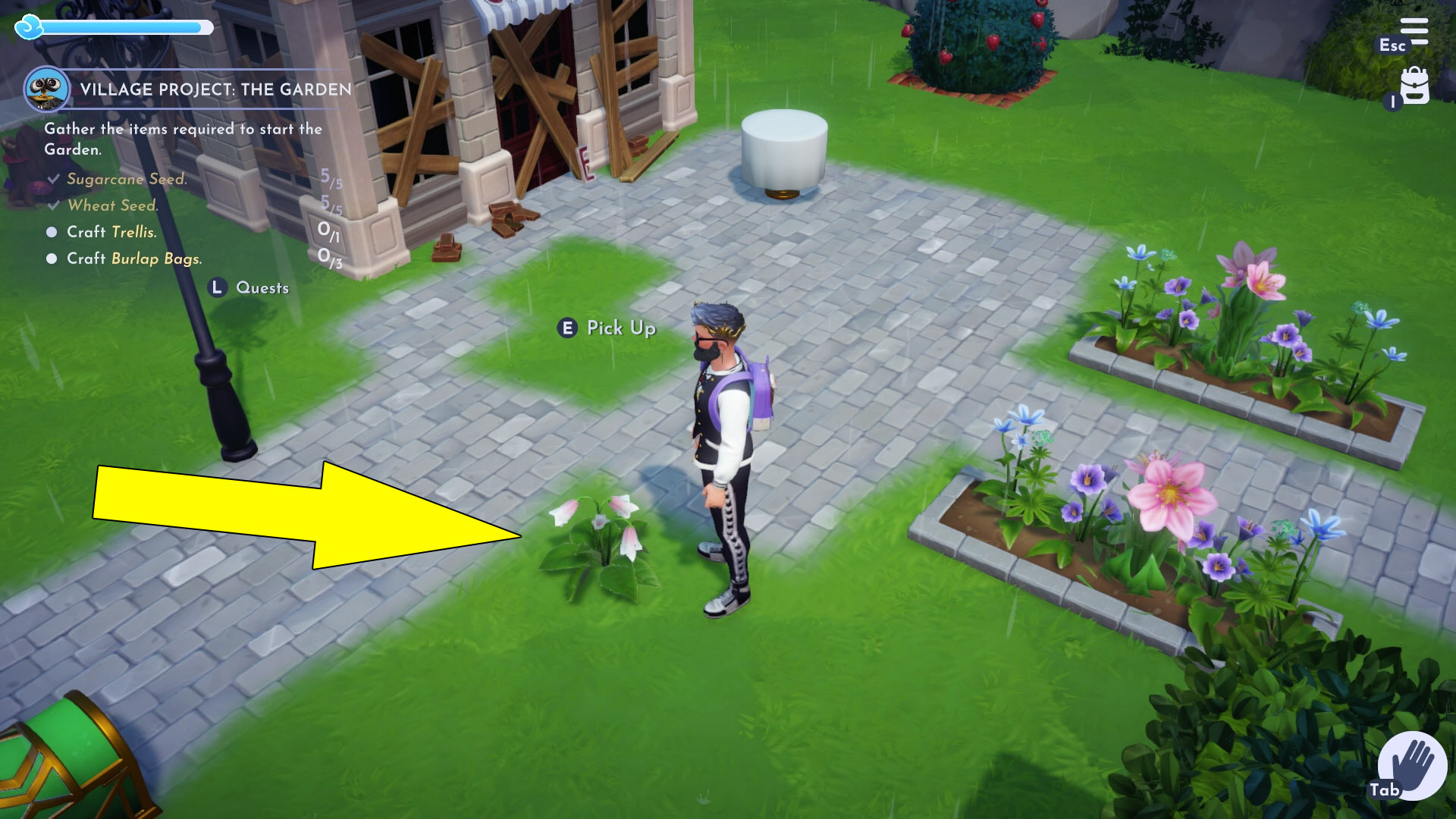
Task: Open the hand gesture tool wheel
Action: [1412, 764]
